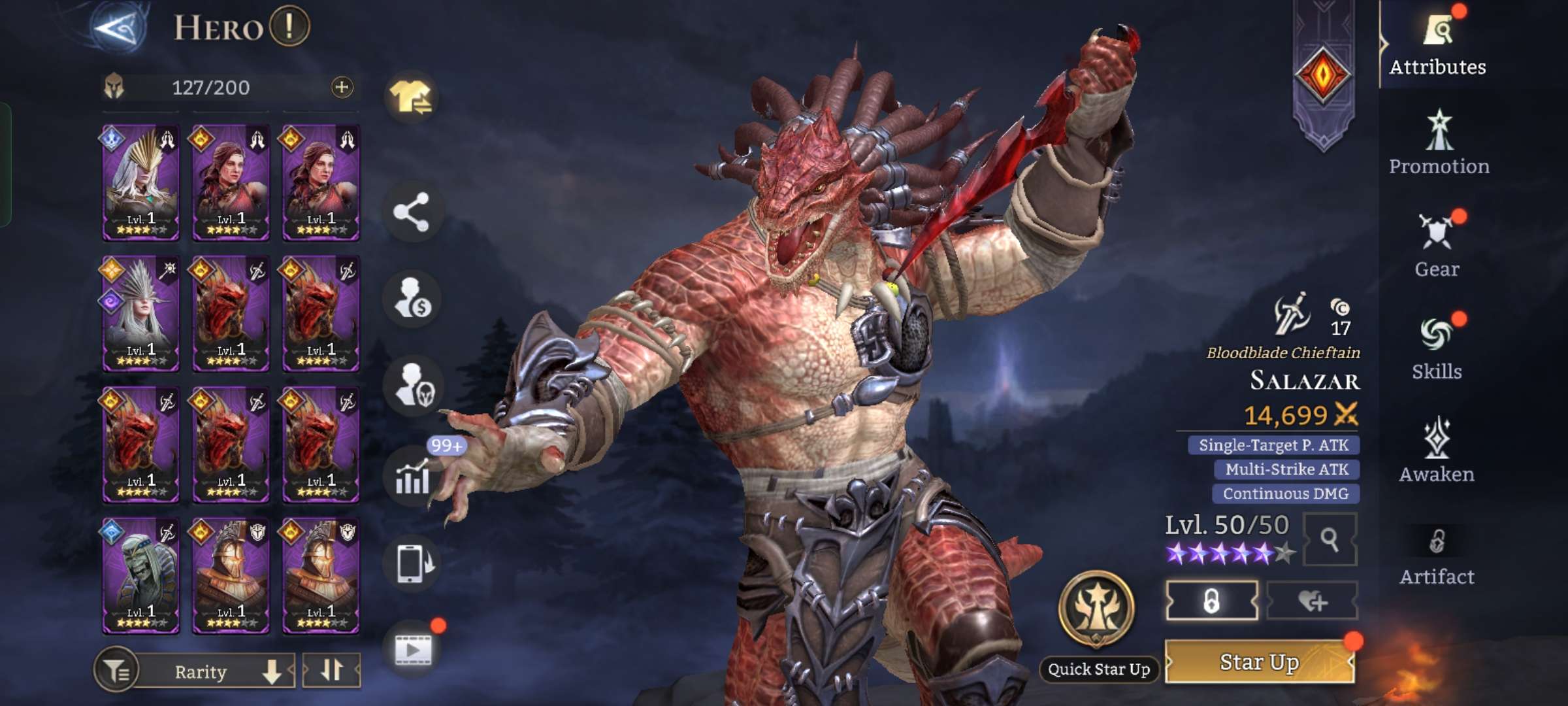Image resolution: width=1568 pixels, height=706 pixels.
Task: Go to the Awaken tab
Action: click(x=1437, y=452)
